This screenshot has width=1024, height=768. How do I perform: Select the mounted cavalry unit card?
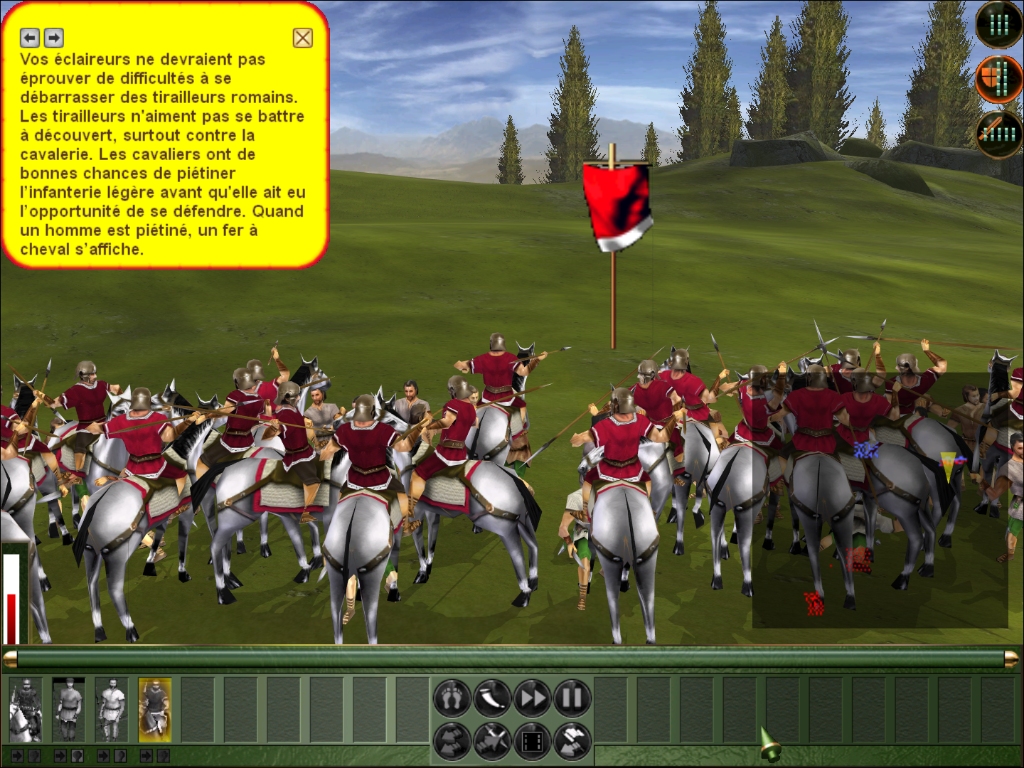[26, 709]
